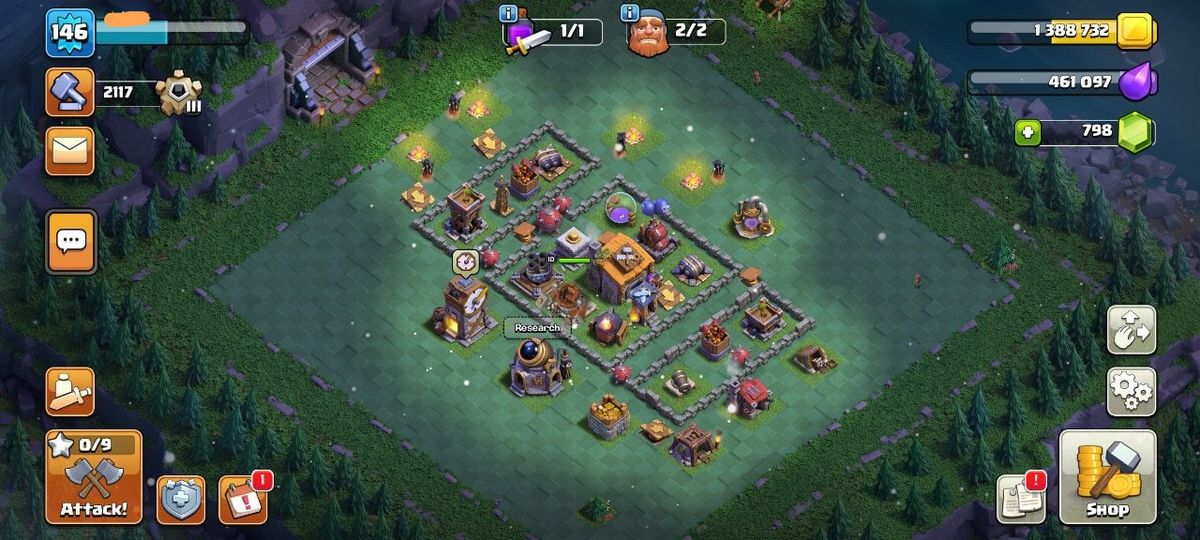Open the army sword and troop icon
This screenshot has height=540, width=1200.
[70, 391]
